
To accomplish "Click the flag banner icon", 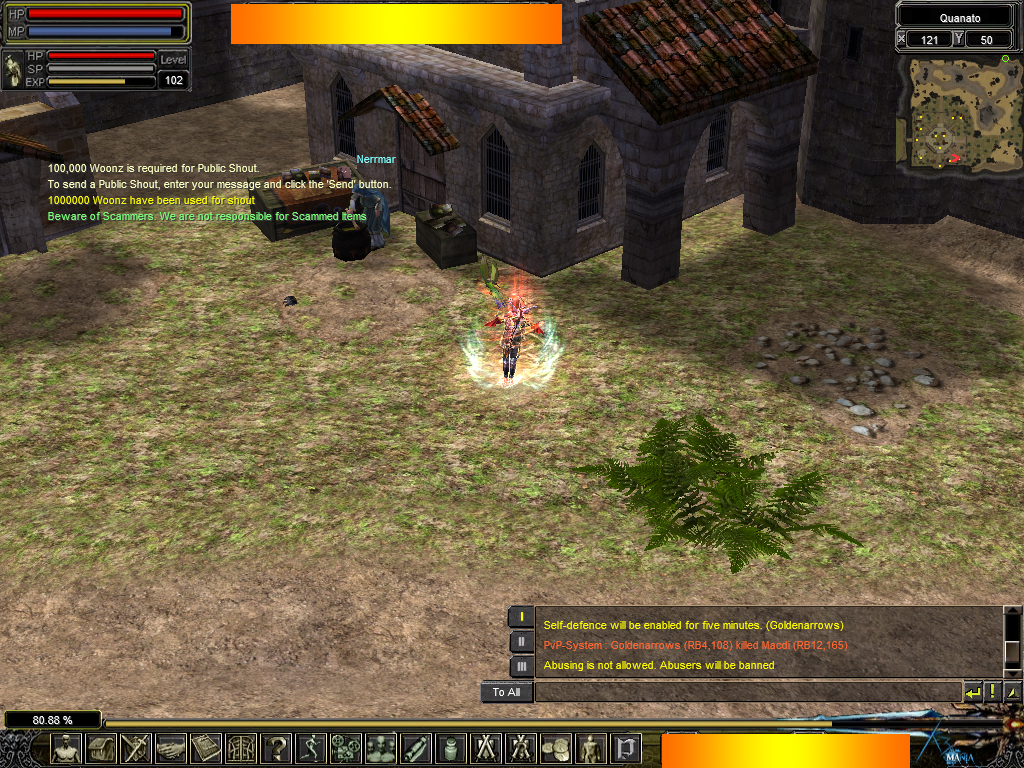I will [x=626, y=748].
